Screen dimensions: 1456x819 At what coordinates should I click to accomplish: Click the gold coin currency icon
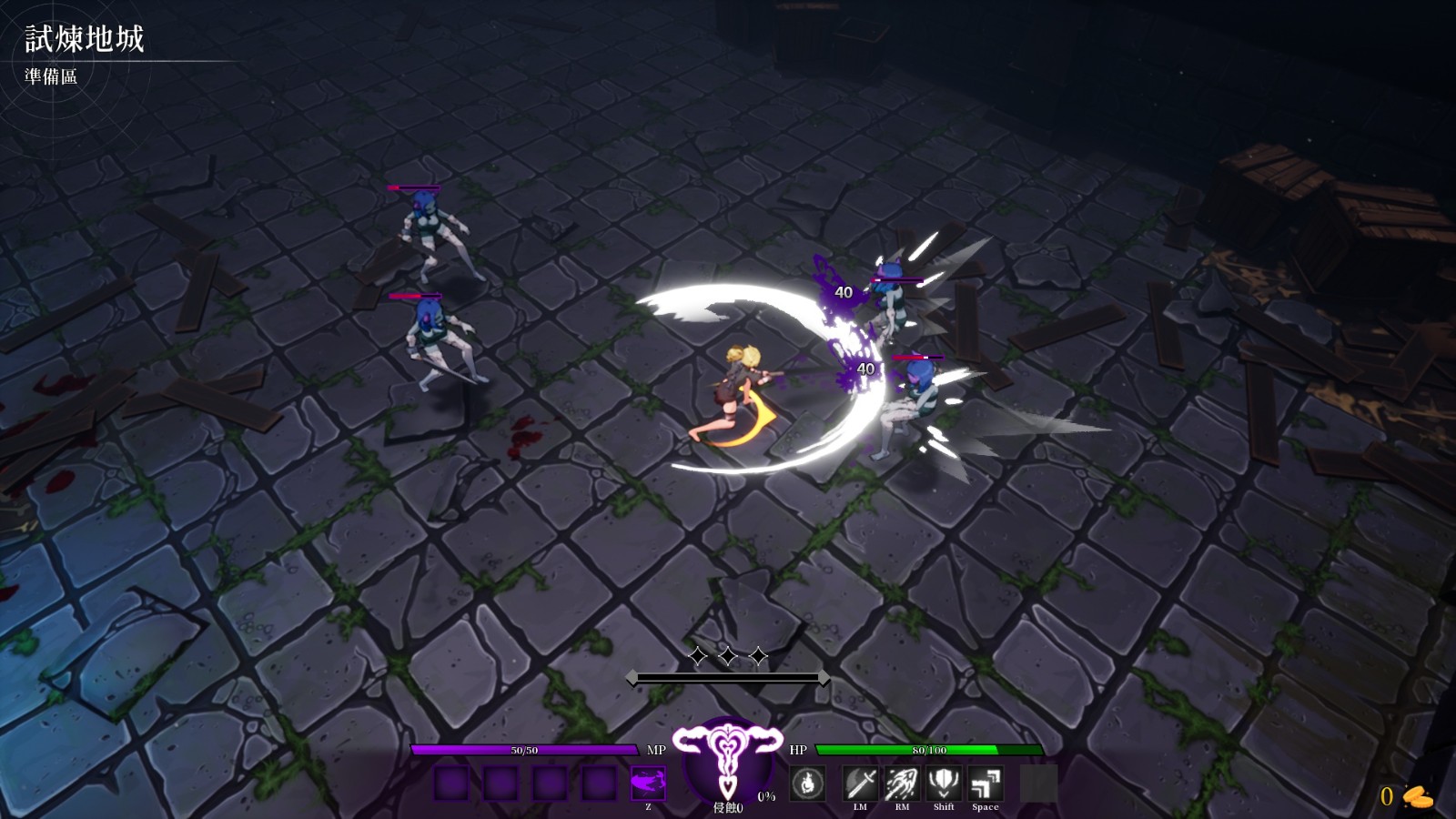tap(1417, 797)
